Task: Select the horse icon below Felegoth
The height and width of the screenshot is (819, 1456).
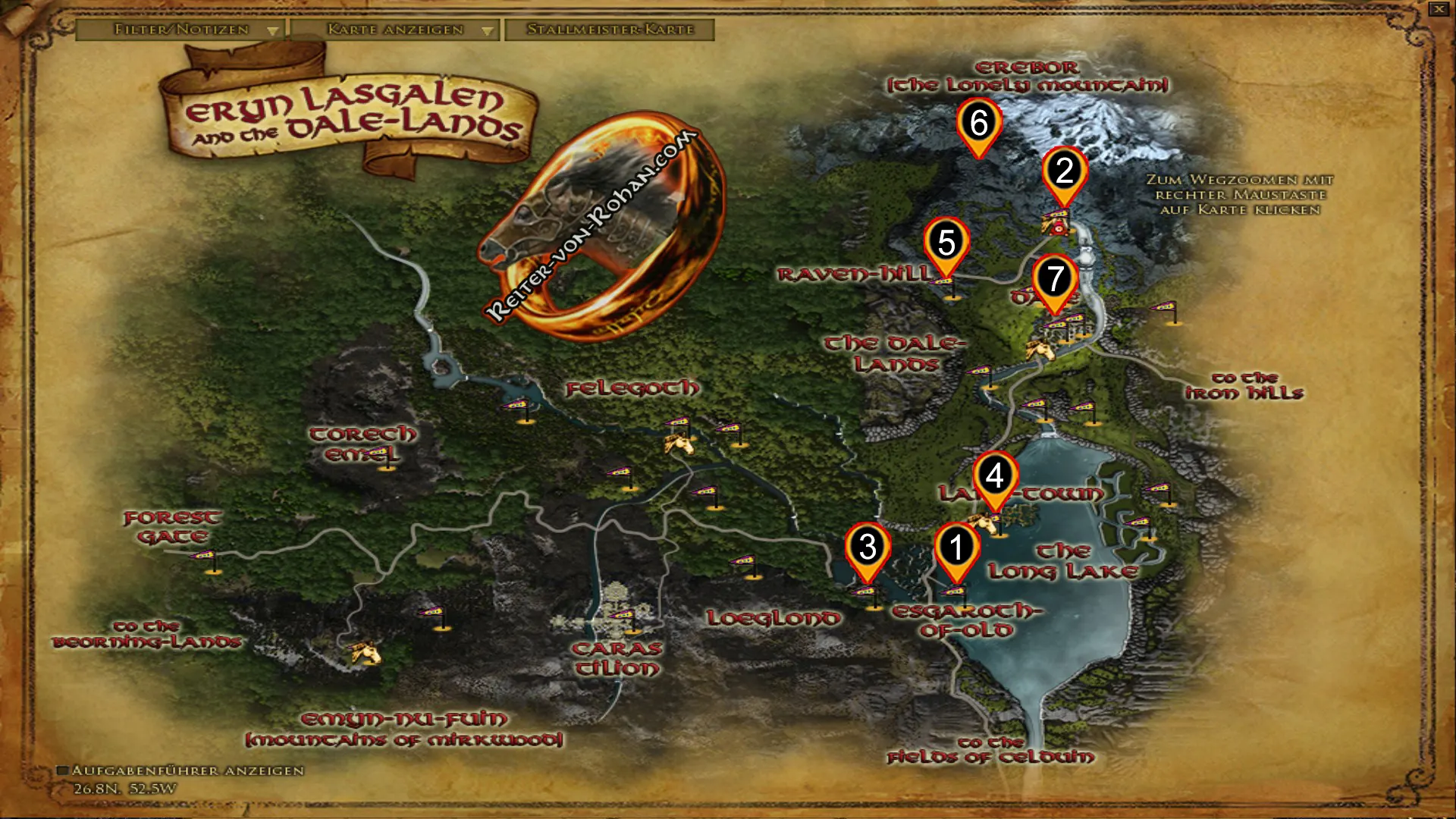Action: click(680, 441)
